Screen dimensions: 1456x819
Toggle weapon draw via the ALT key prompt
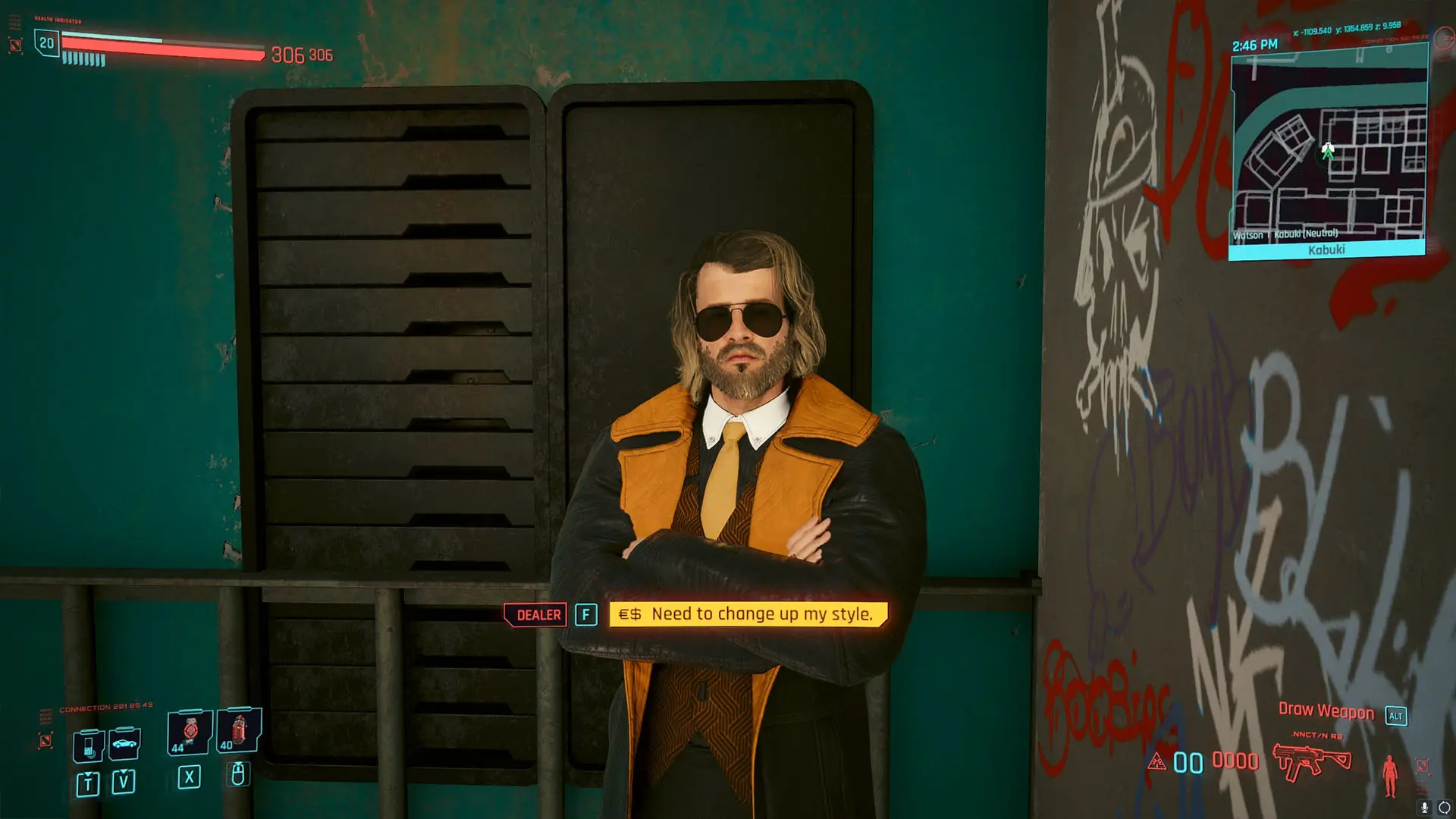pos(1396,715)
